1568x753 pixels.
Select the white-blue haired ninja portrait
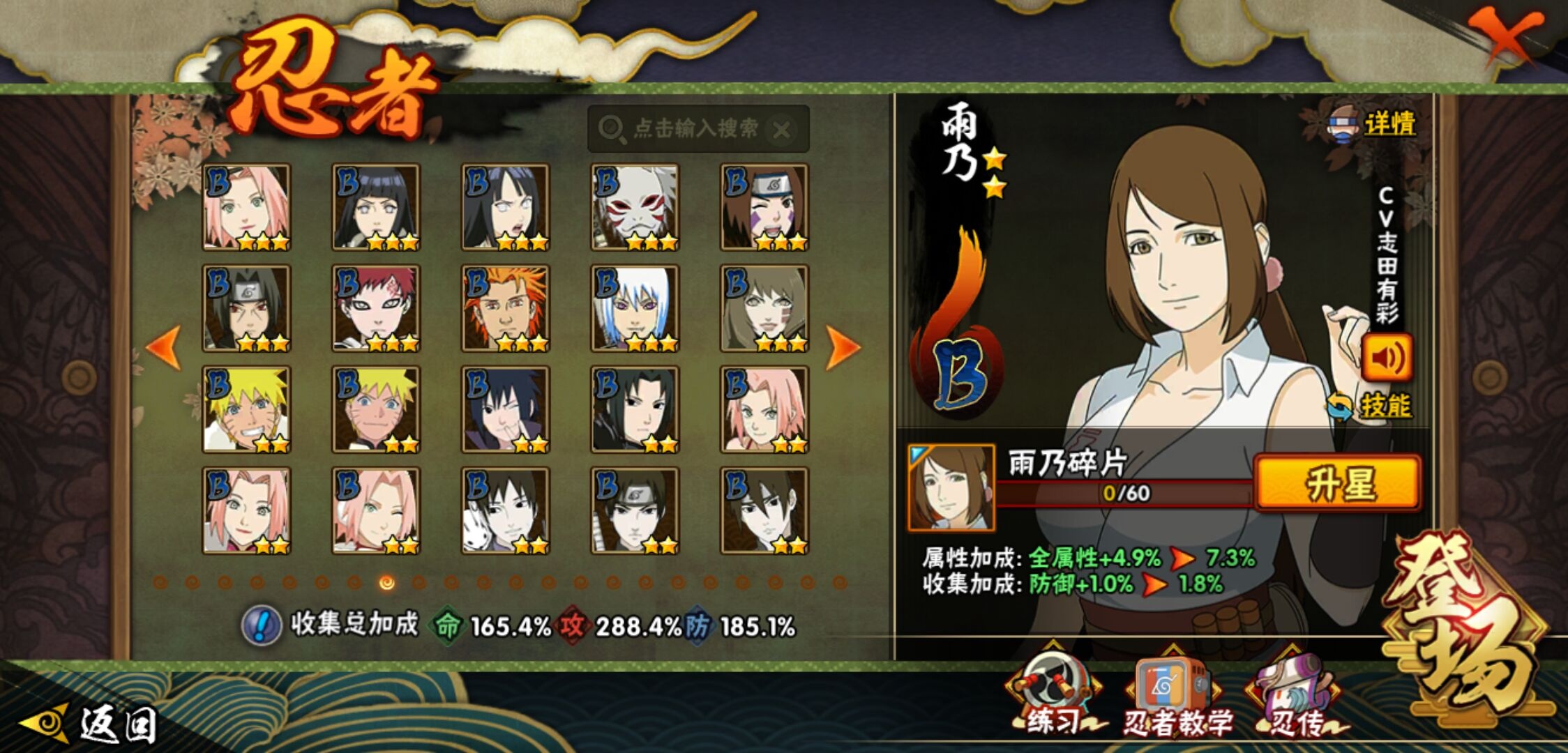coord(635,308)
